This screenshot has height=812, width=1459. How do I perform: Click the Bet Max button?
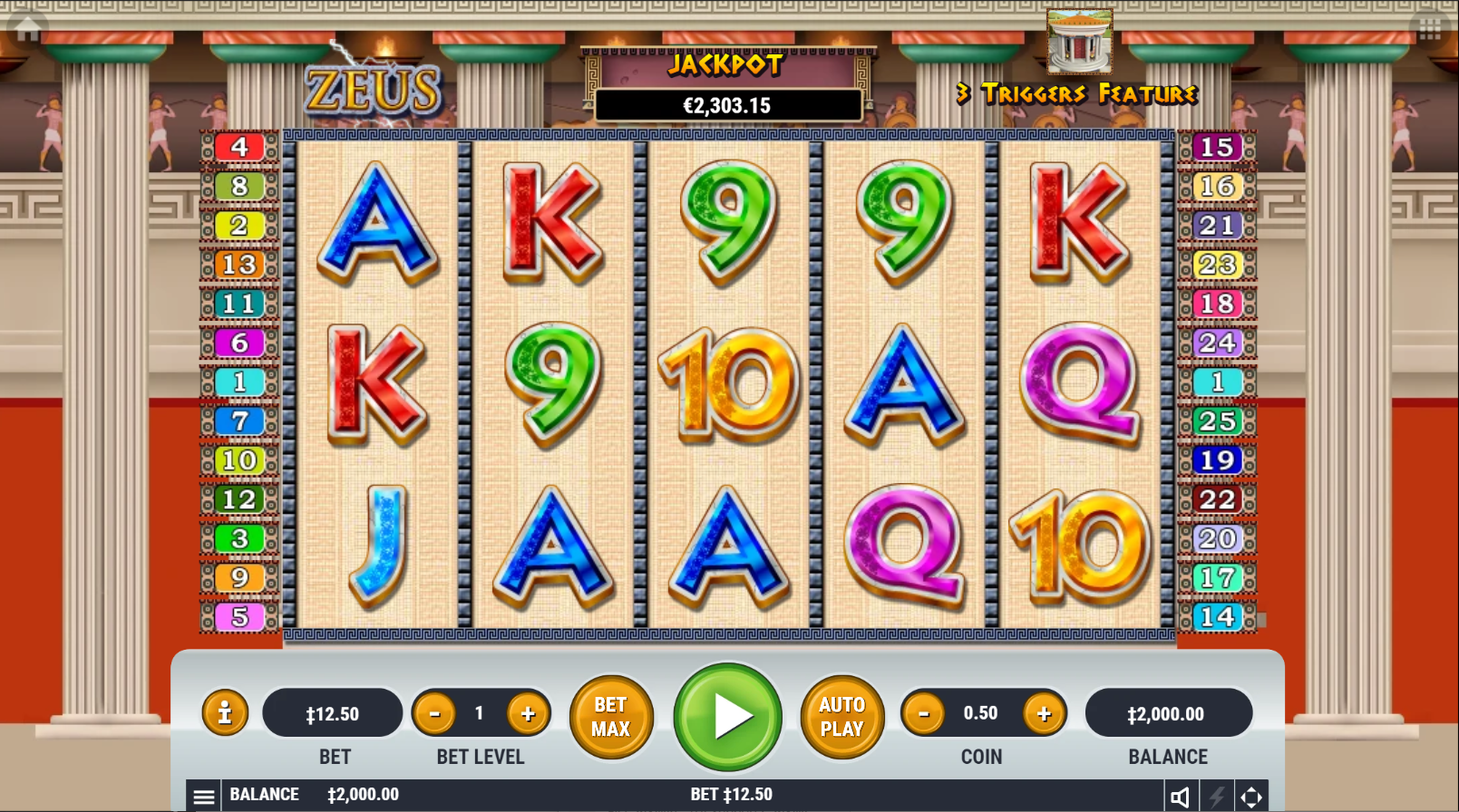(611, 717)
